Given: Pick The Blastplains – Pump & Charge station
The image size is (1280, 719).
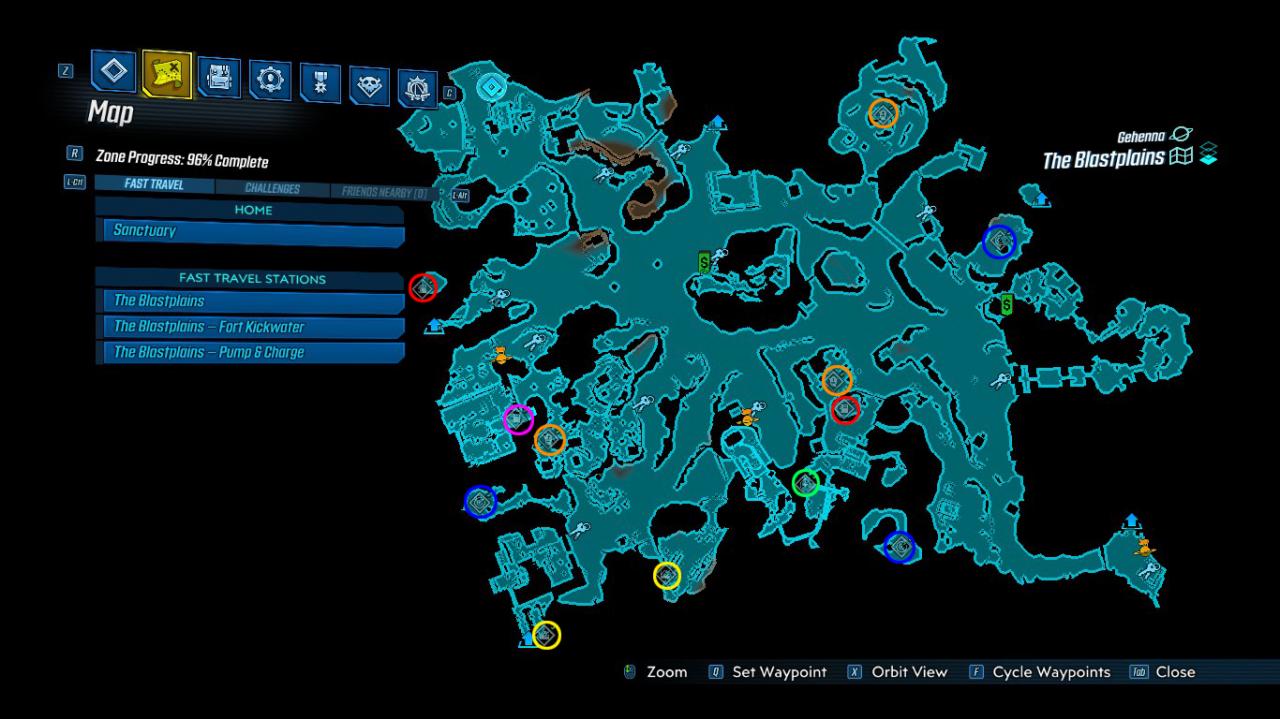Looking at the screenshot, I should (x=250, y=352).
